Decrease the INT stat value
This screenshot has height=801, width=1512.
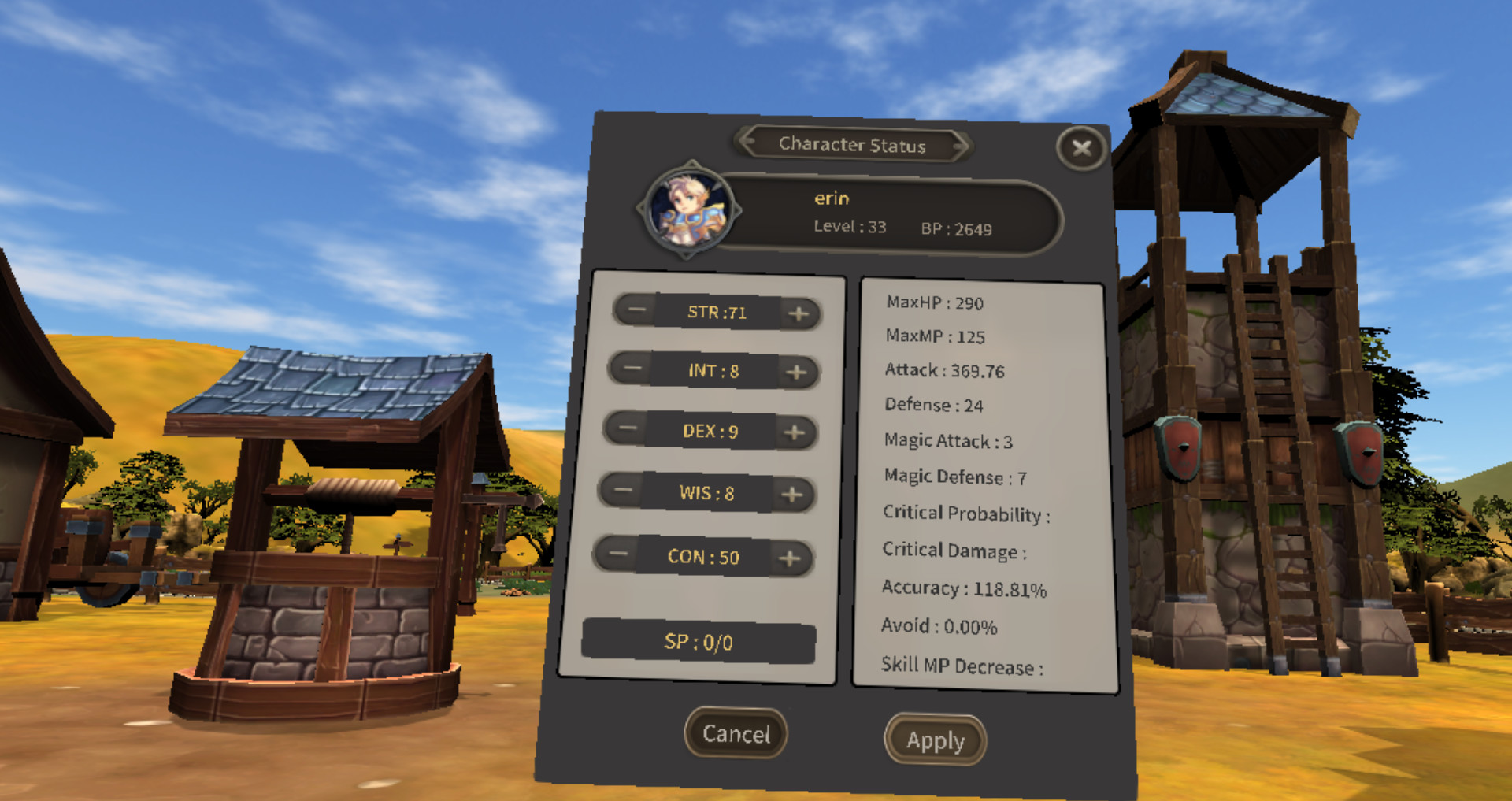[631, 369]
